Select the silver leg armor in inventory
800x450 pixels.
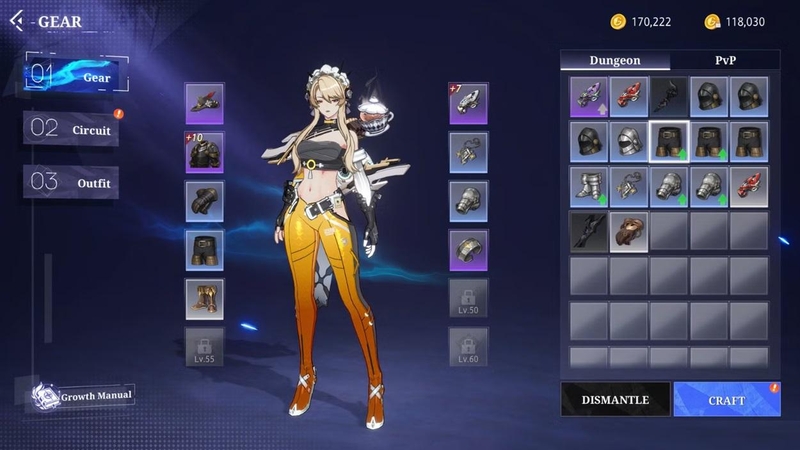pos(589,186)
